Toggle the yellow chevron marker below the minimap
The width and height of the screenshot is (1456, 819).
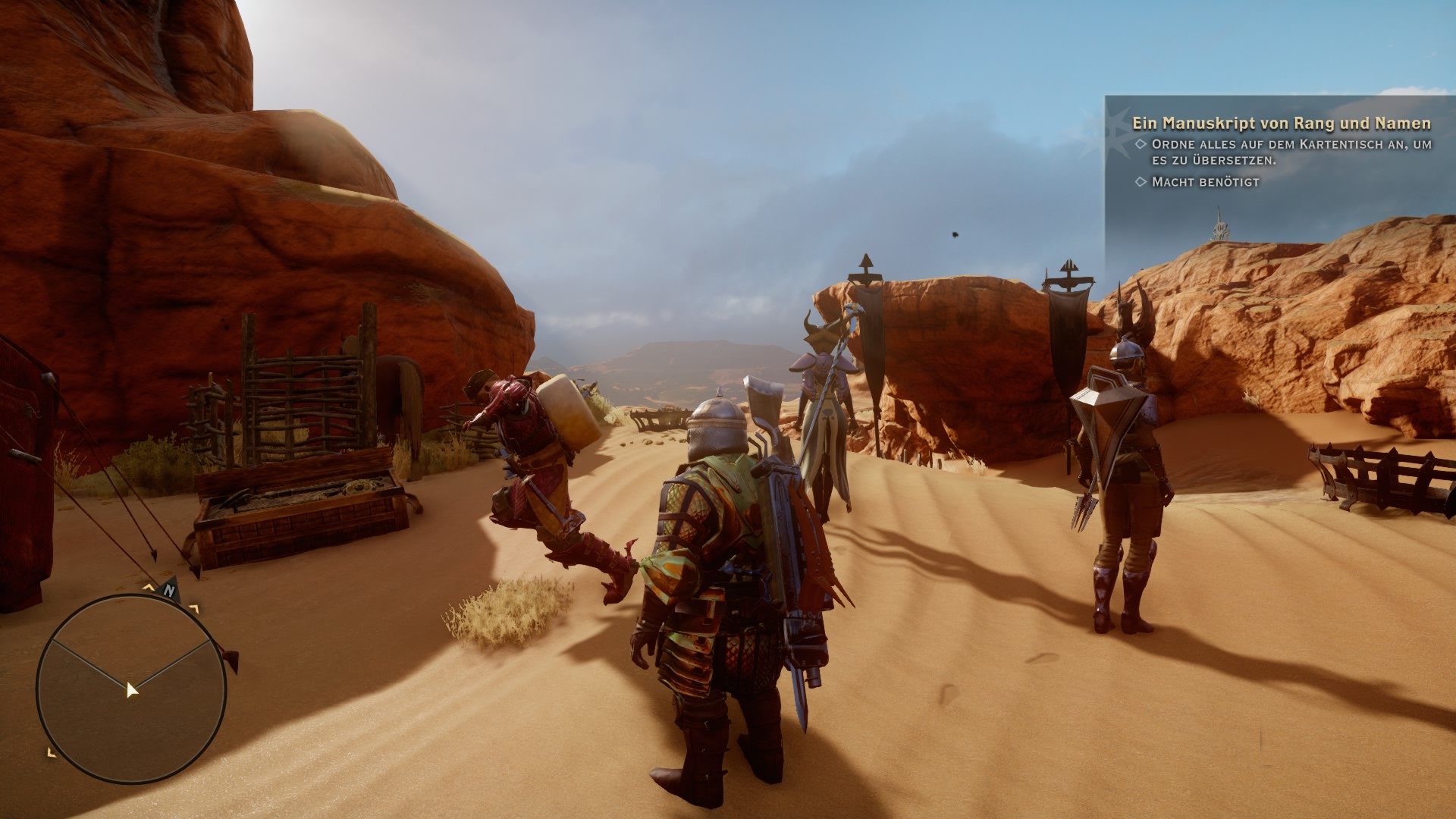tap(52, 752)
